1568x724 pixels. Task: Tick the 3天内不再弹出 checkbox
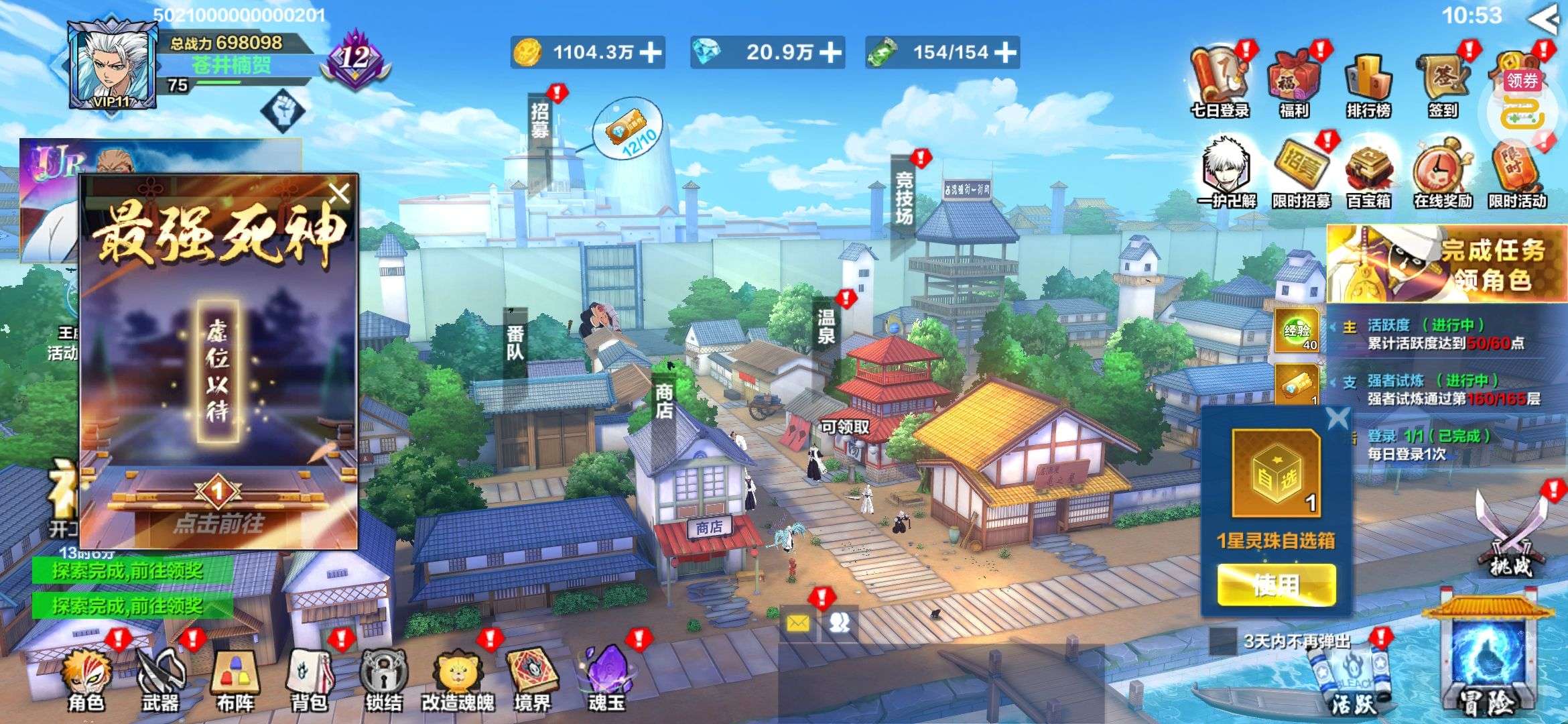pyautogui.click(x=1223, y=641)
